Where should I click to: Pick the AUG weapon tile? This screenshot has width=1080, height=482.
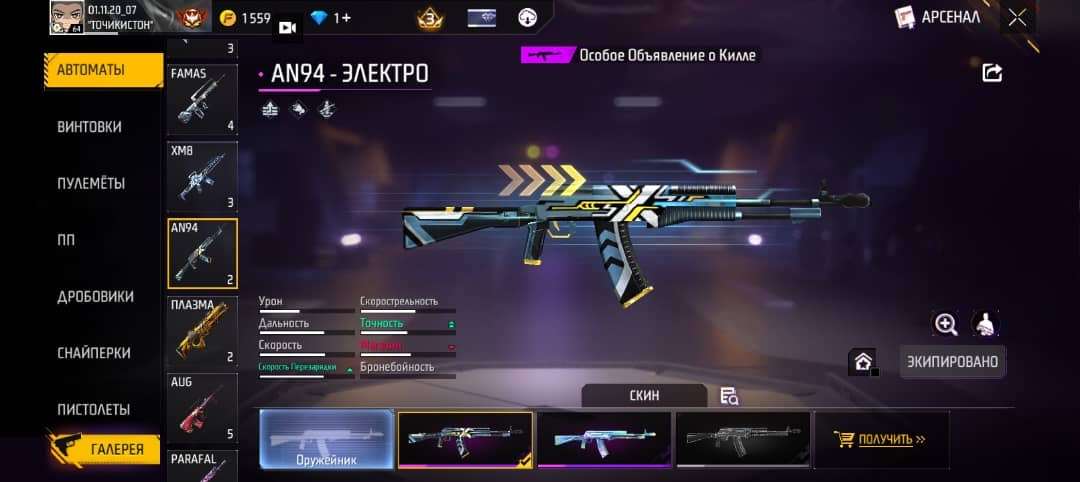click(202, 408)
